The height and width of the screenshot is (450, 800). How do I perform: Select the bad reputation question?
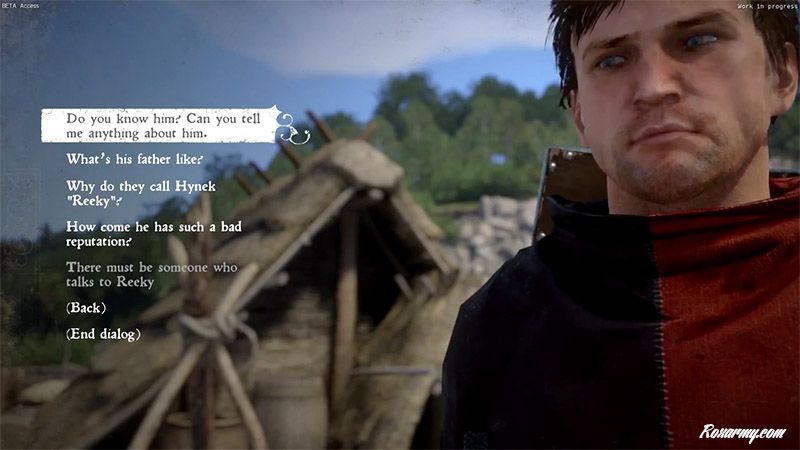click(x=140, y=234)
